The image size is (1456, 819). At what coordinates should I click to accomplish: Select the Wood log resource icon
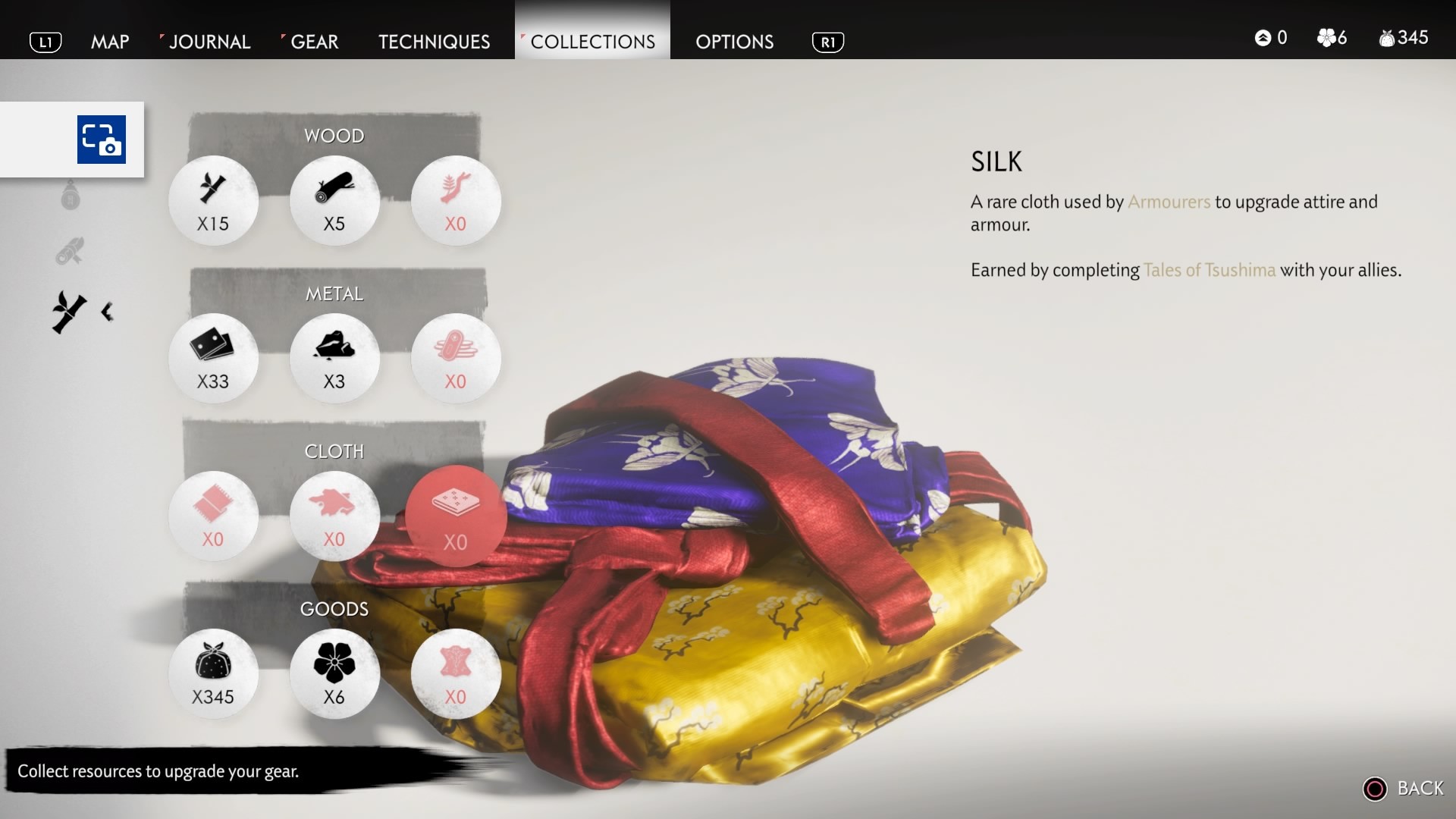point(334,200)
